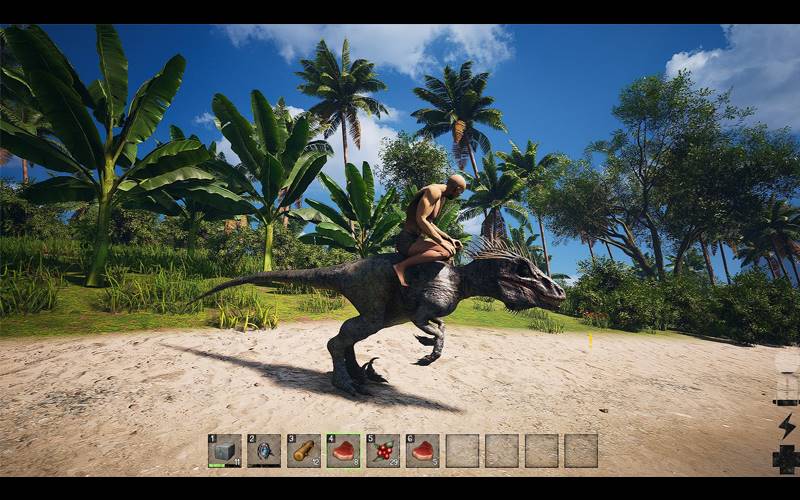Choose the raw meat in slot 6
The height and width of the screenshot is (500, 800).
click(422, 450)
